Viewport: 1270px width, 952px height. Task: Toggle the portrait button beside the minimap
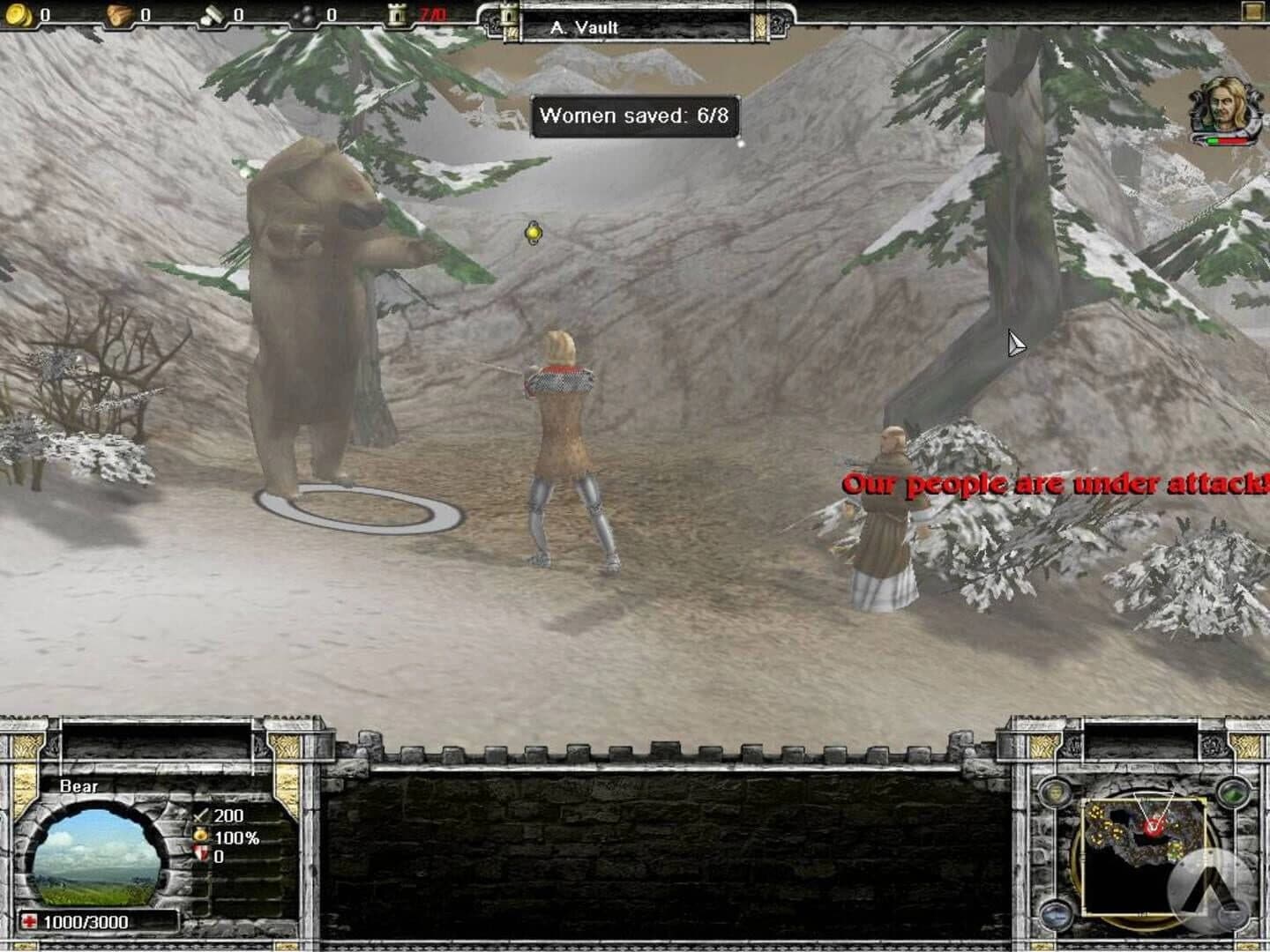[x=1056, y=792]
